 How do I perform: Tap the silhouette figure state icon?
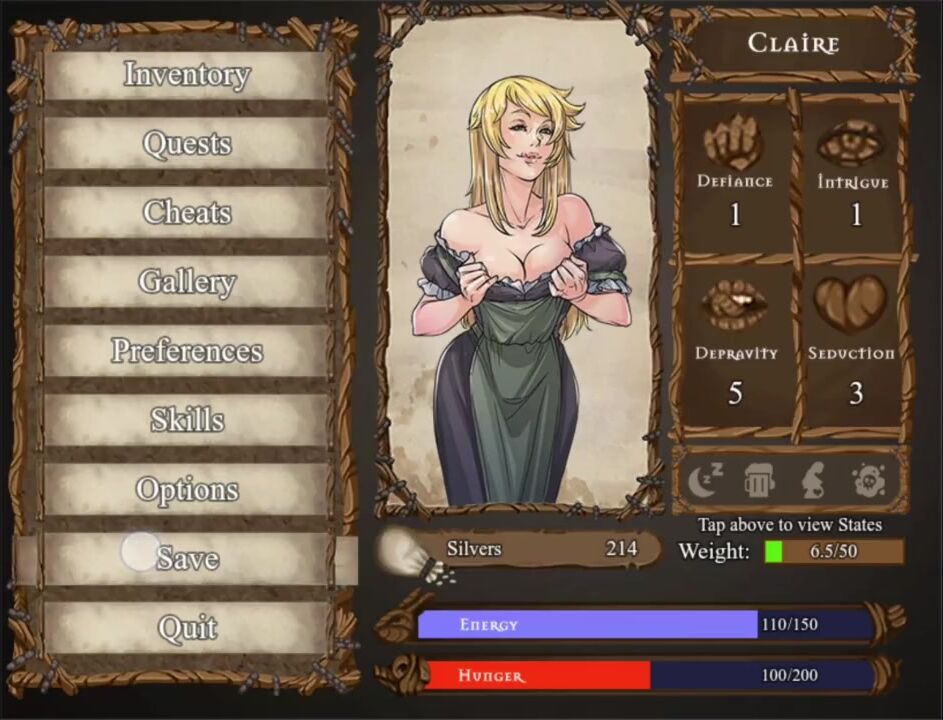point(813,482)
